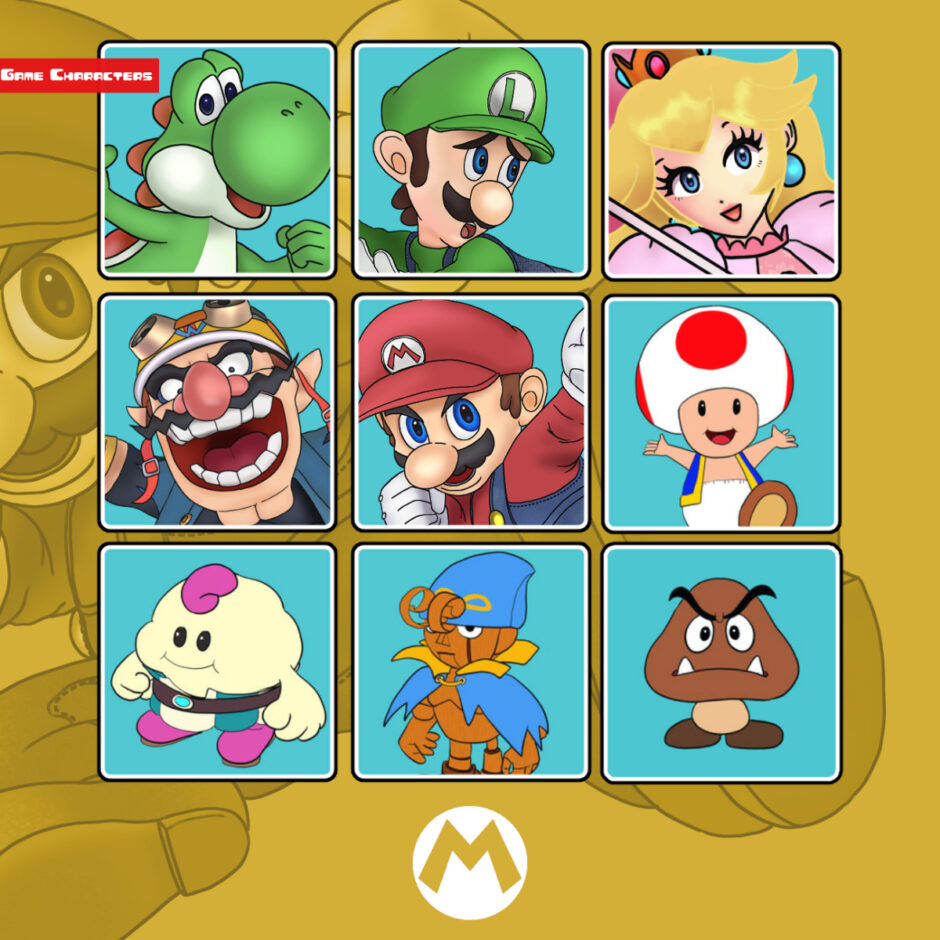Choose the Mario character tile

point(470,411)
